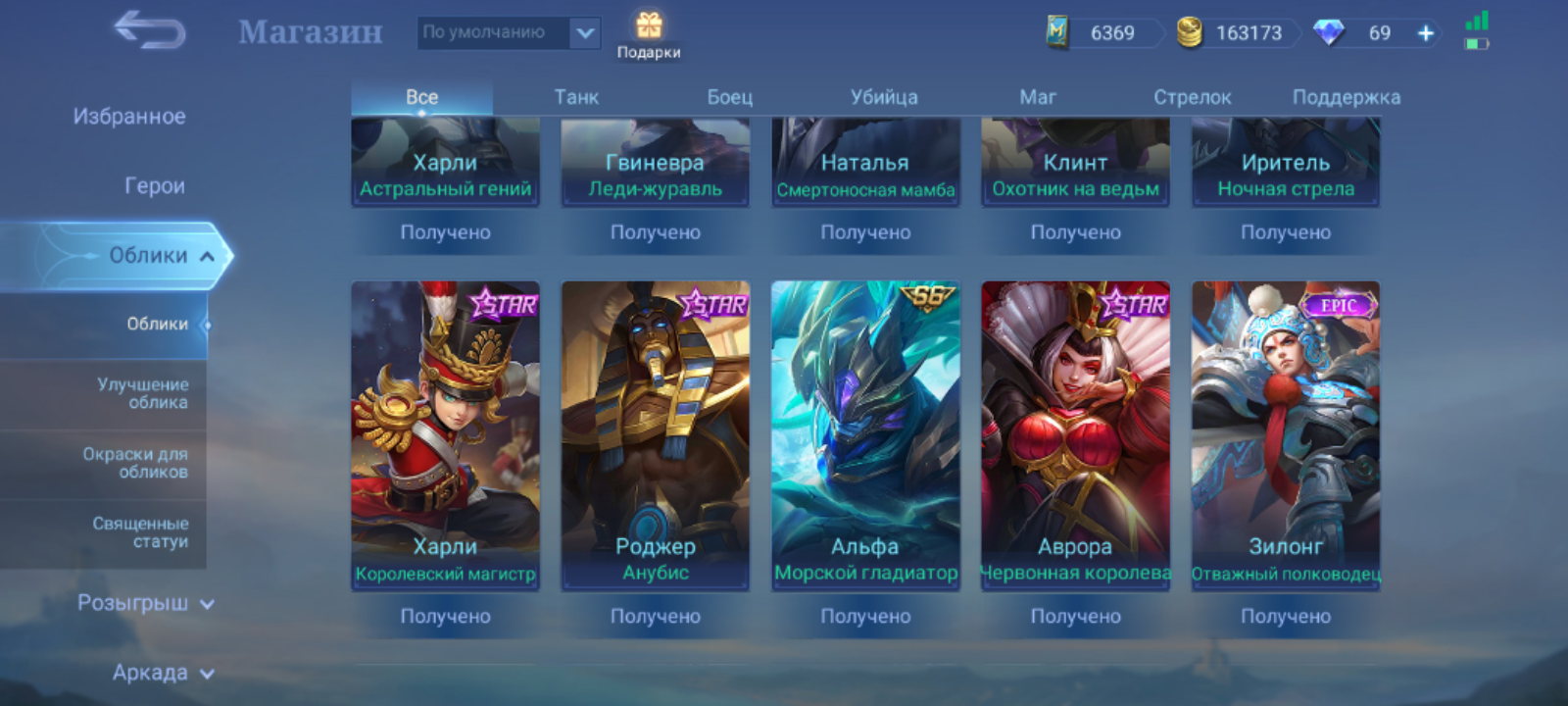Show the Убийца hero category
The image size is (1568, 706).
(884, 97)
